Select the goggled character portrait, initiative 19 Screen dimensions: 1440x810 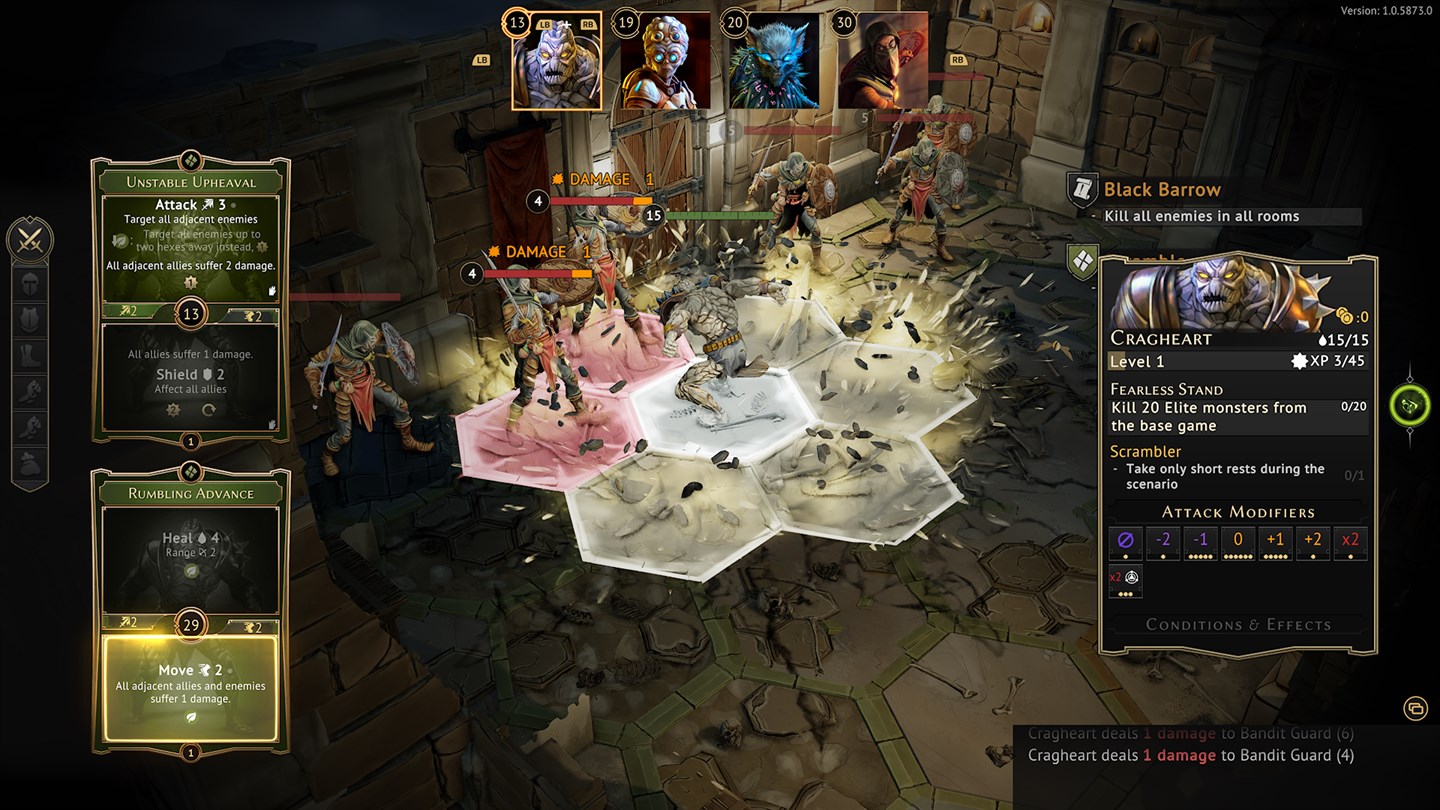pos(665,61)
